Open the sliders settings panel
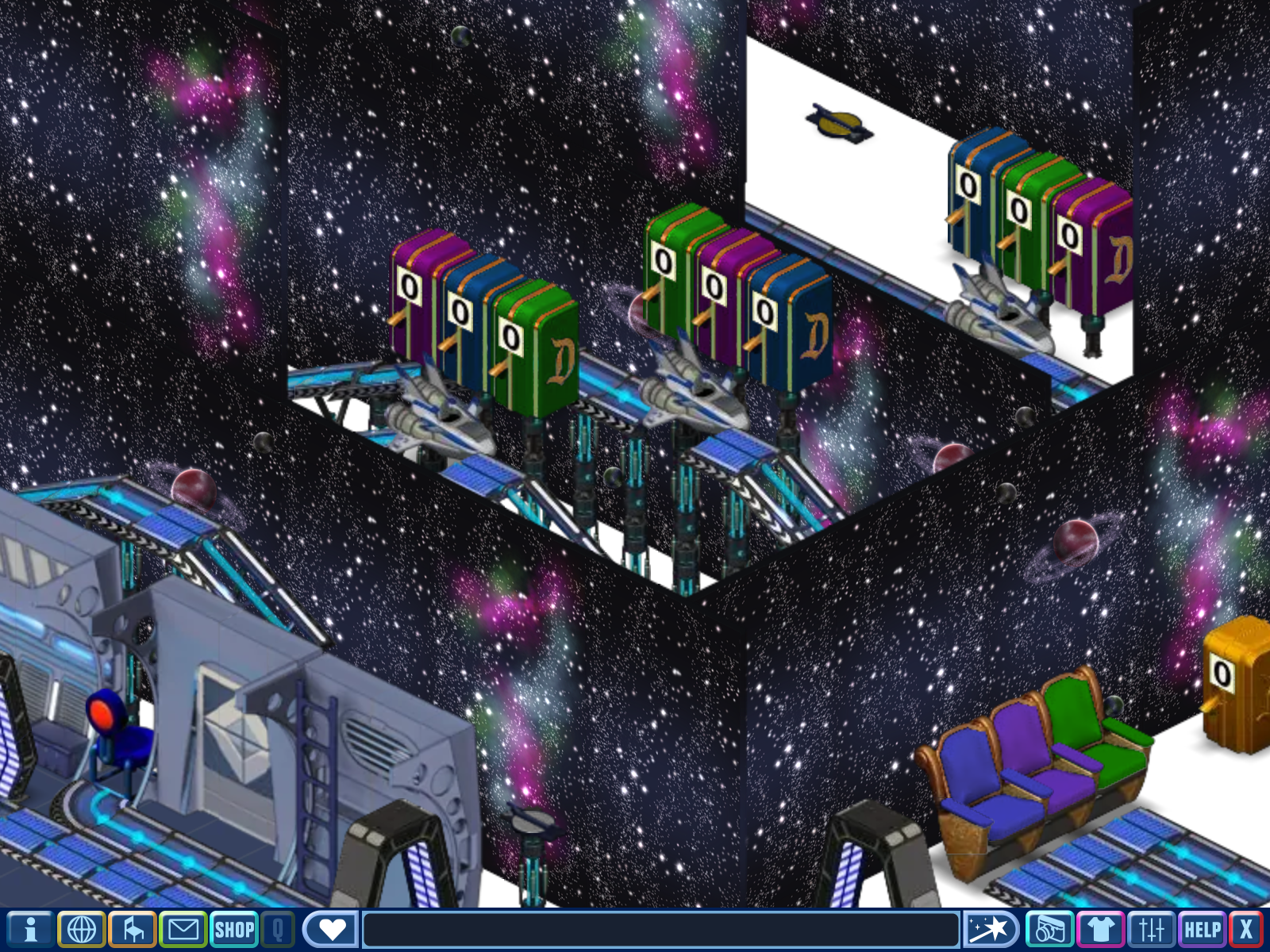Viewport: 1270px width, 952px height. click(1151, 929)
